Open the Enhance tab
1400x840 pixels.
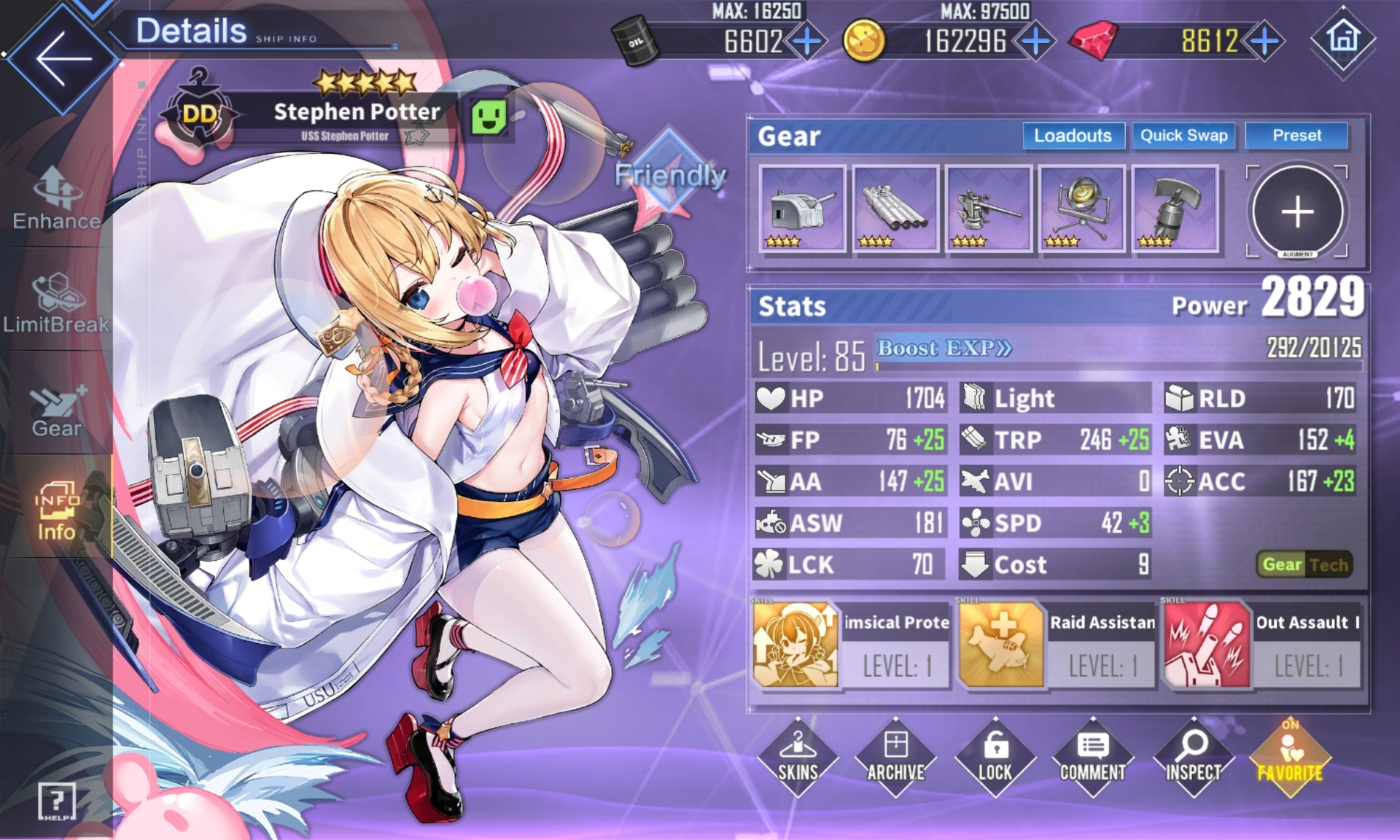point(56,198)
